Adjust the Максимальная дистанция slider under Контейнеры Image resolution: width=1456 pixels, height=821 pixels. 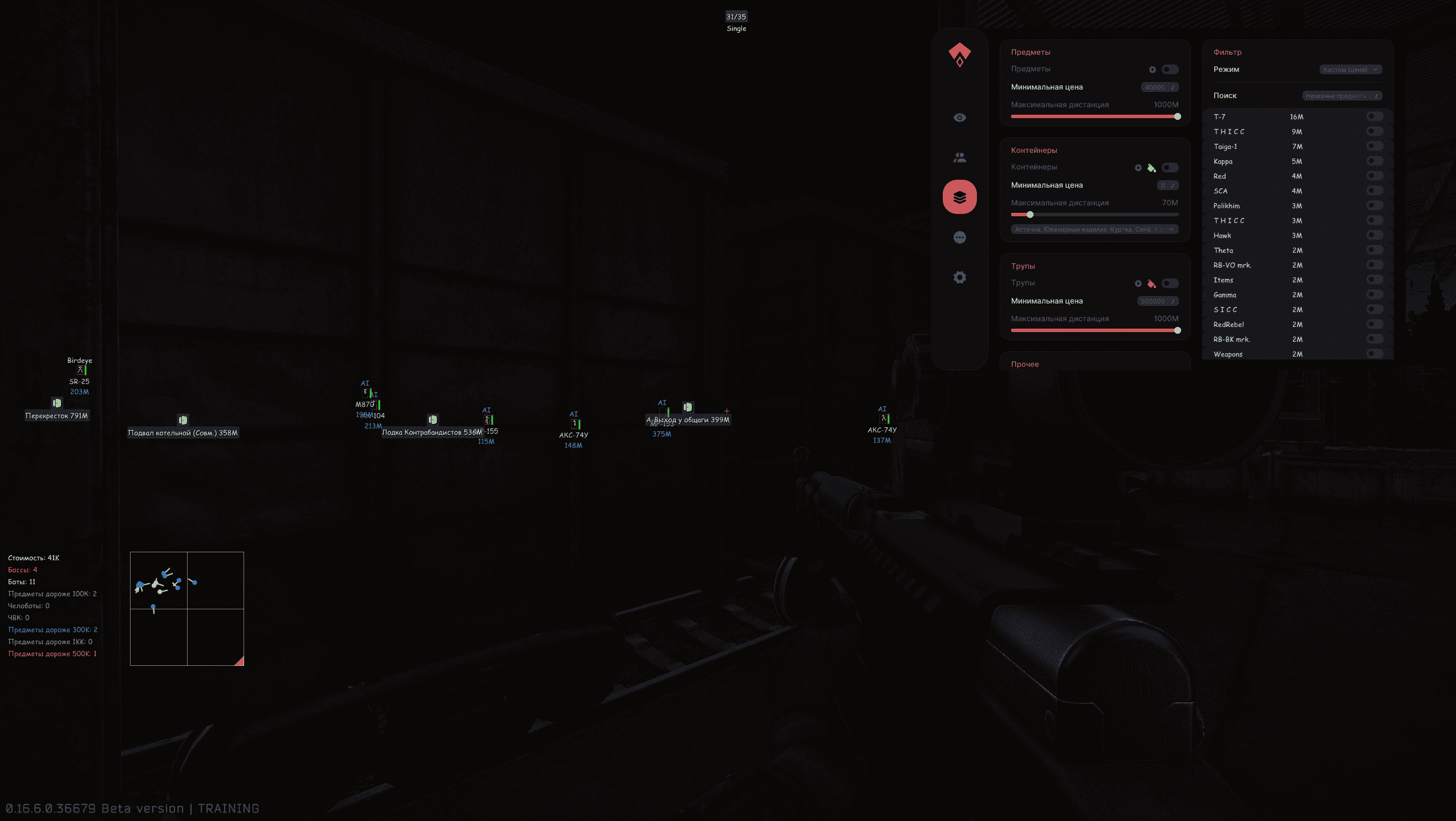click(1030, 215)
